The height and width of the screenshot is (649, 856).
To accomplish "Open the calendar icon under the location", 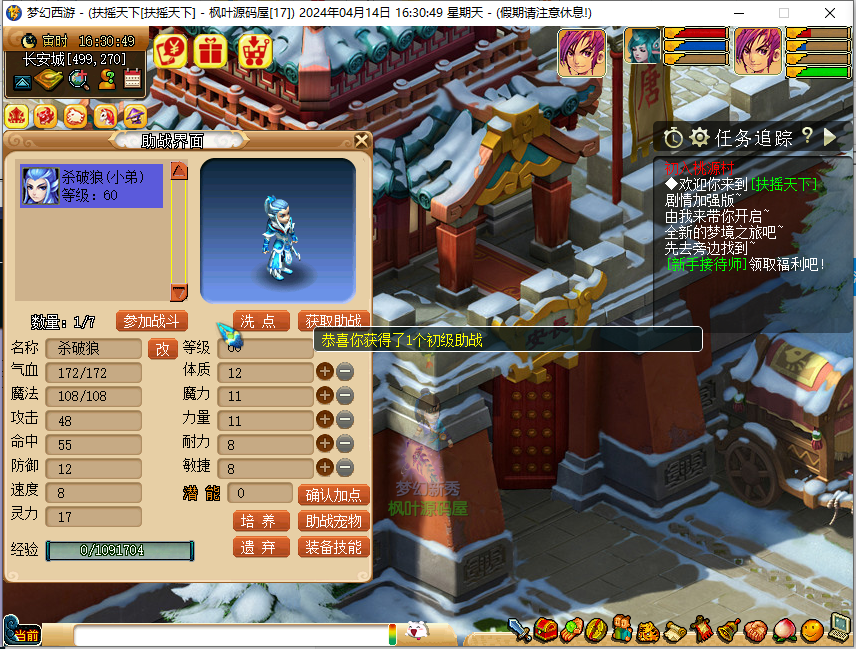I will tap(132, 80).
